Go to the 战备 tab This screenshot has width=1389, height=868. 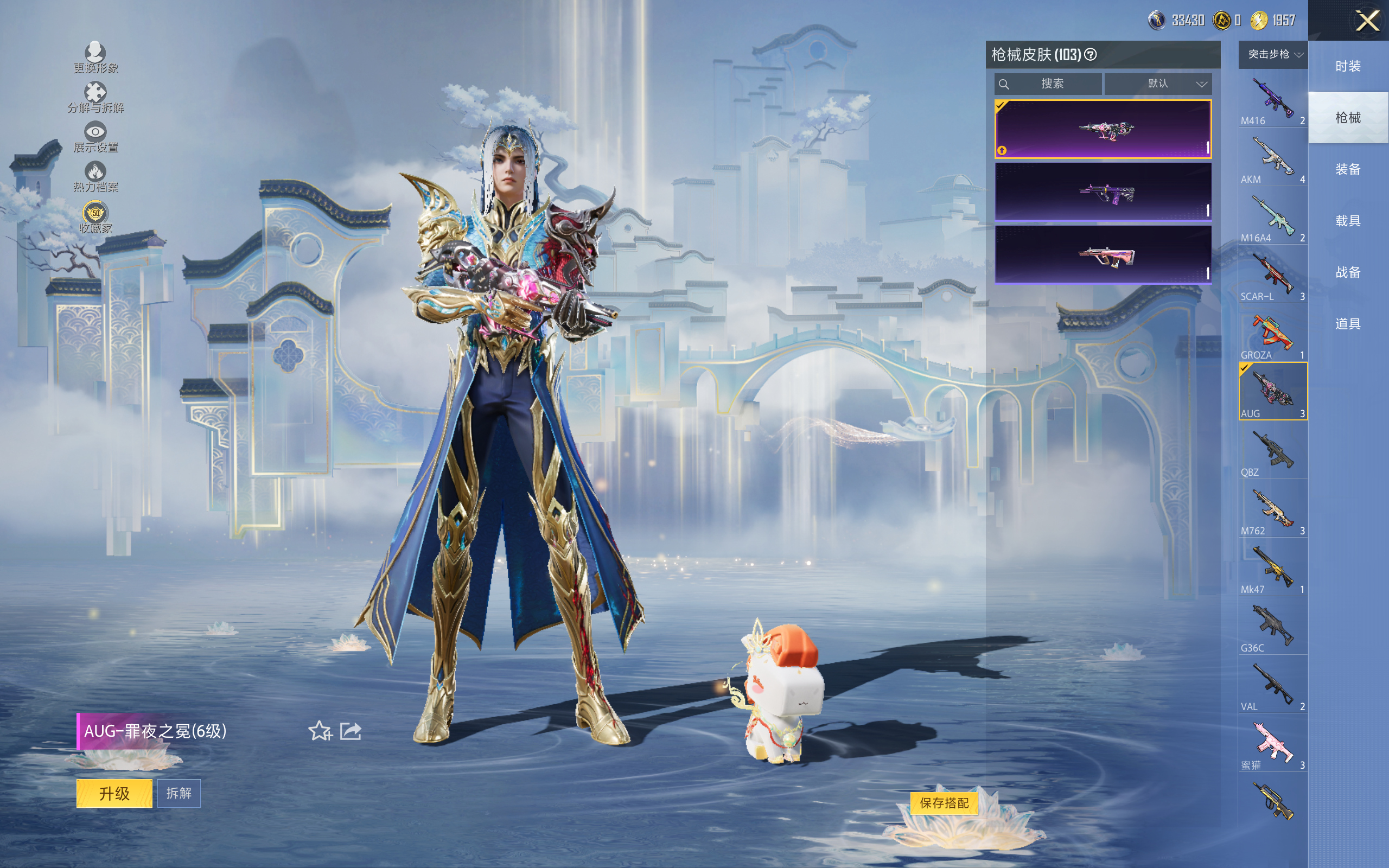1348,272
